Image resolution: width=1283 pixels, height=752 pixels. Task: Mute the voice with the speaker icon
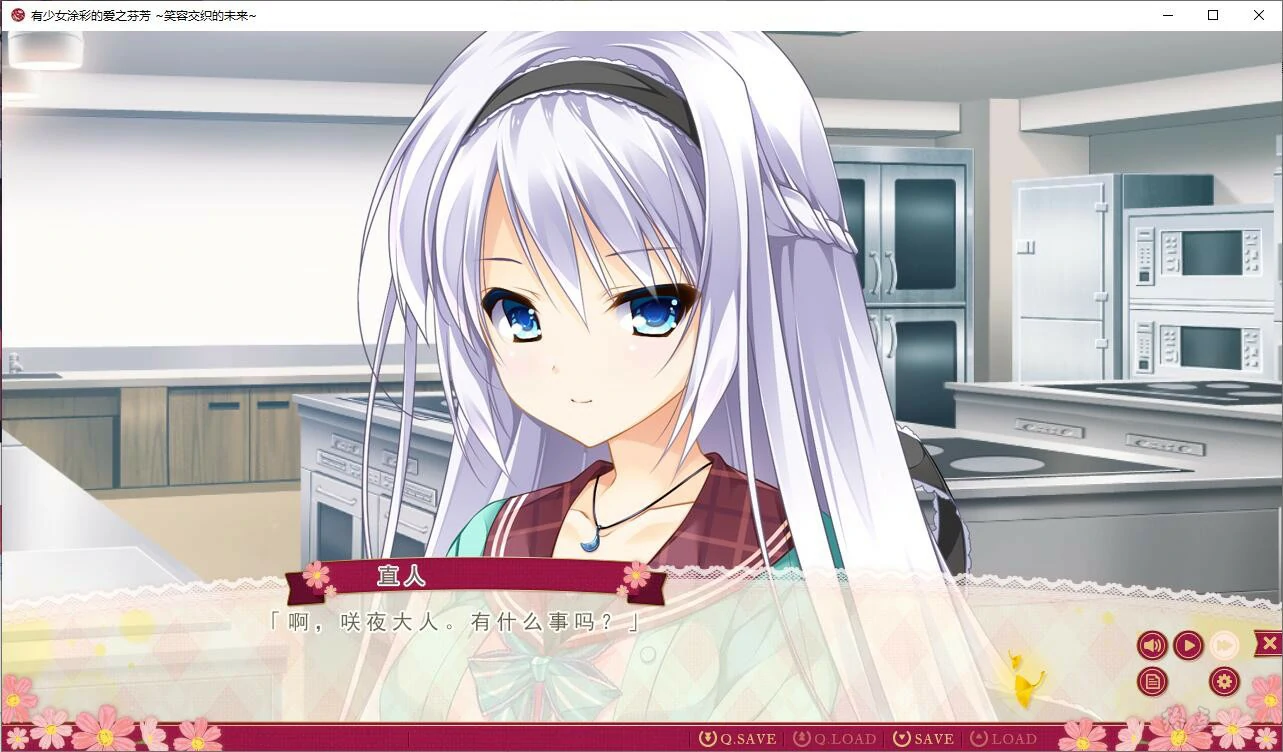pyautogui.click(x=1151, y=645)
